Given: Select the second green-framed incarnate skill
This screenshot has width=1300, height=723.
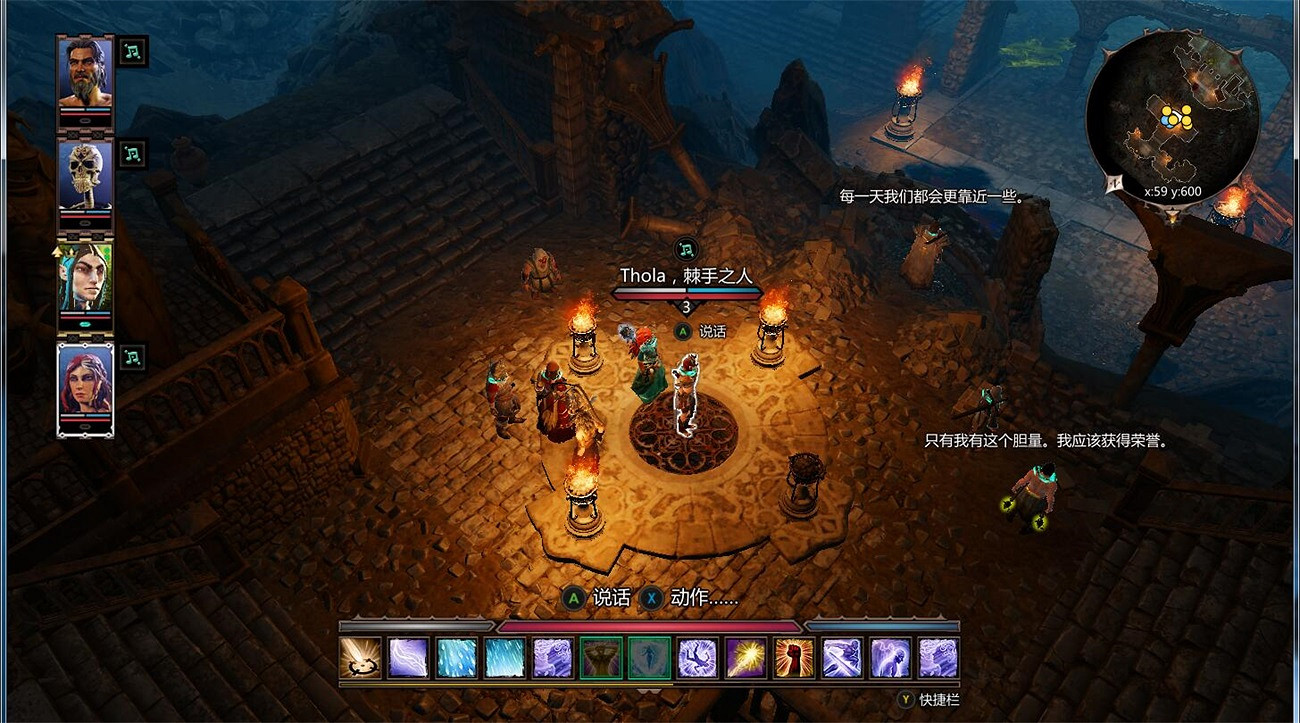Looking at the screenshot, I should [x=648, y=657].
